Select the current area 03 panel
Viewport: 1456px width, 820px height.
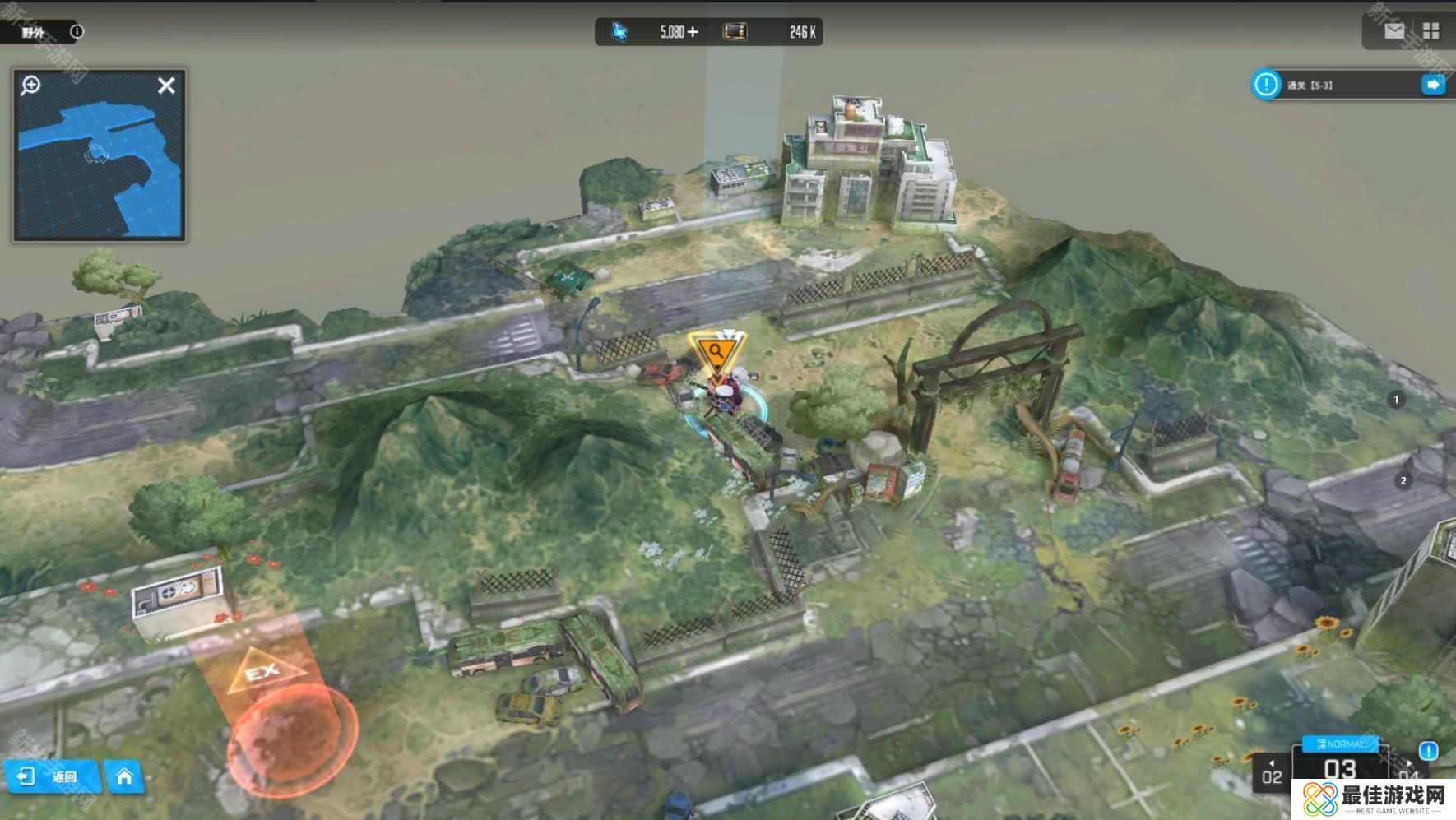[1340, 770]
